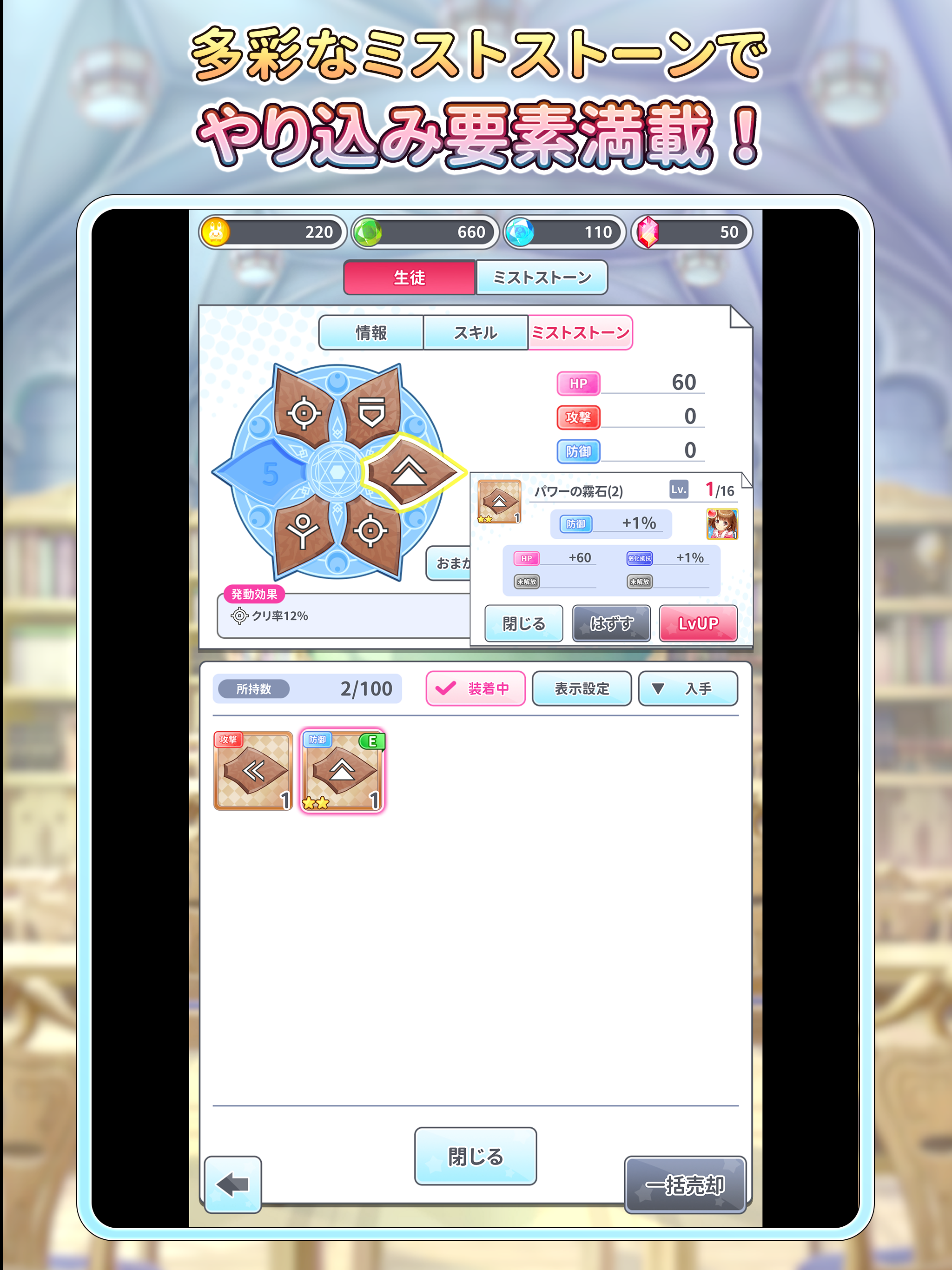
Task: Select the 攻撃 stone in the inventory
Action: point(252,771)
